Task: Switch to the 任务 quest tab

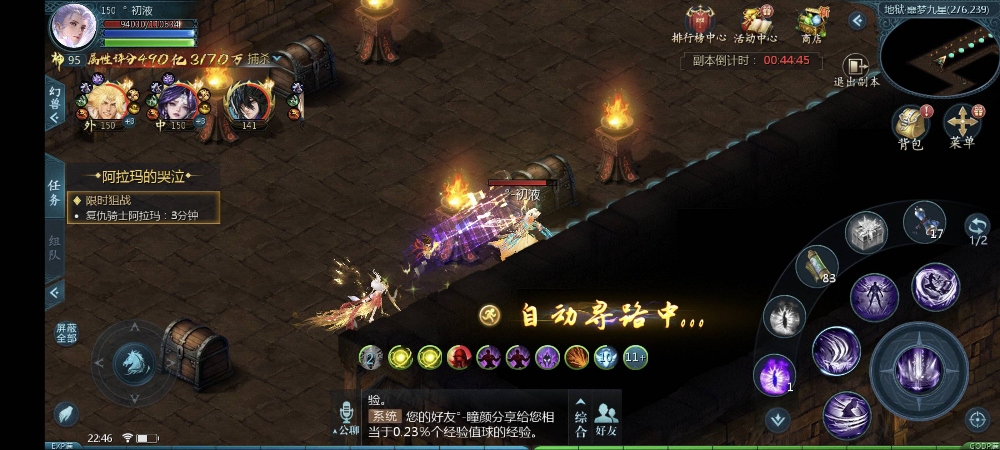Action: 55,191
